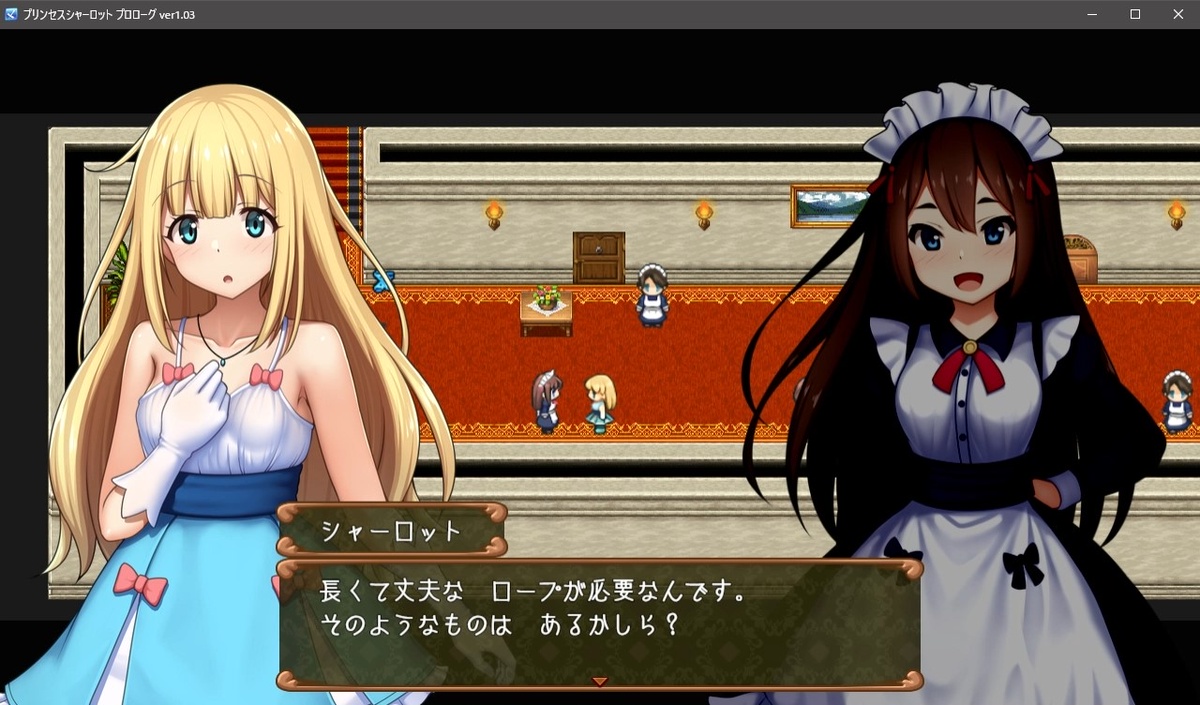This screenshot has height=705, width=1200.
Task: Advance dialogue via the orange arrow indicator
Action: tap(599, 681)
